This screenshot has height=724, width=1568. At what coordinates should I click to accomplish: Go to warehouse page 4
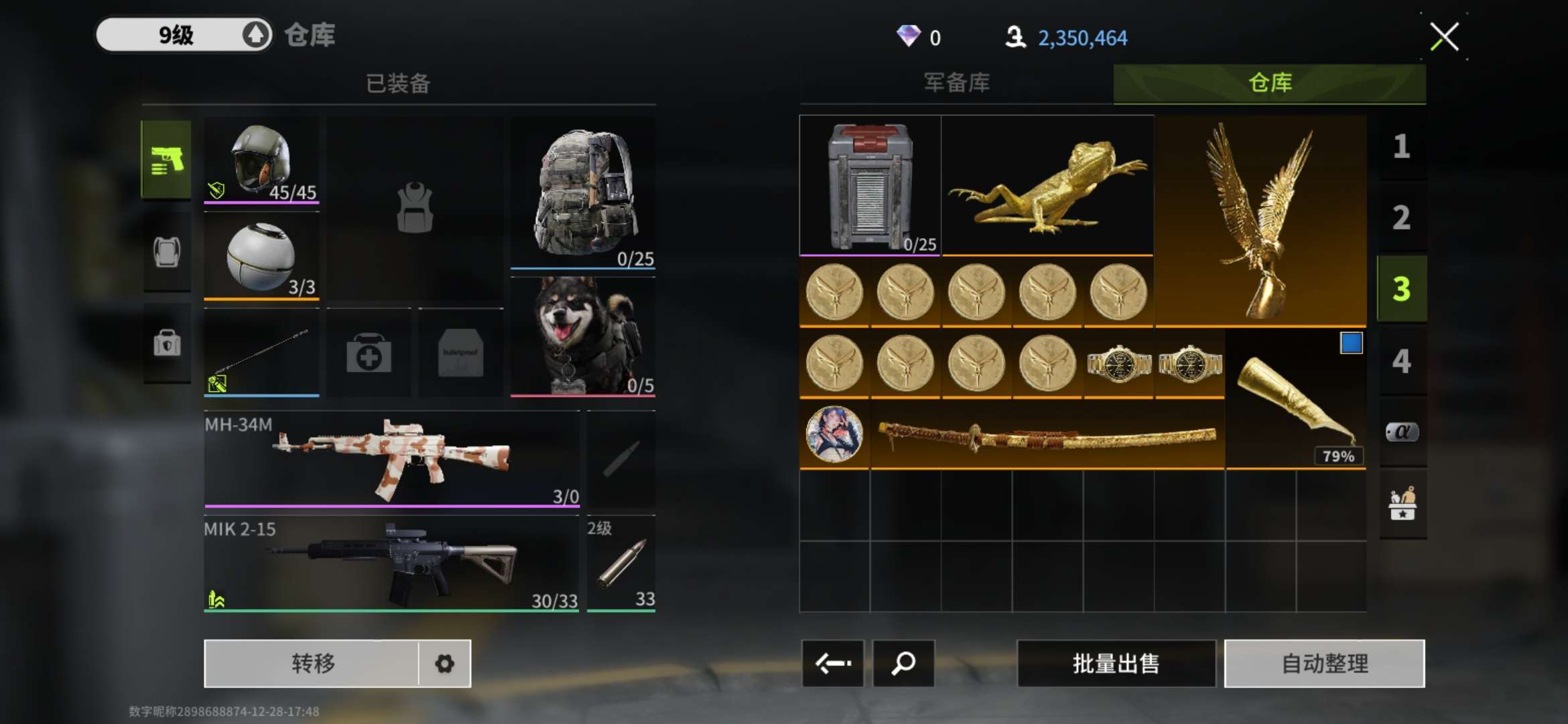pyautogui.click(x=1401, y=361)
